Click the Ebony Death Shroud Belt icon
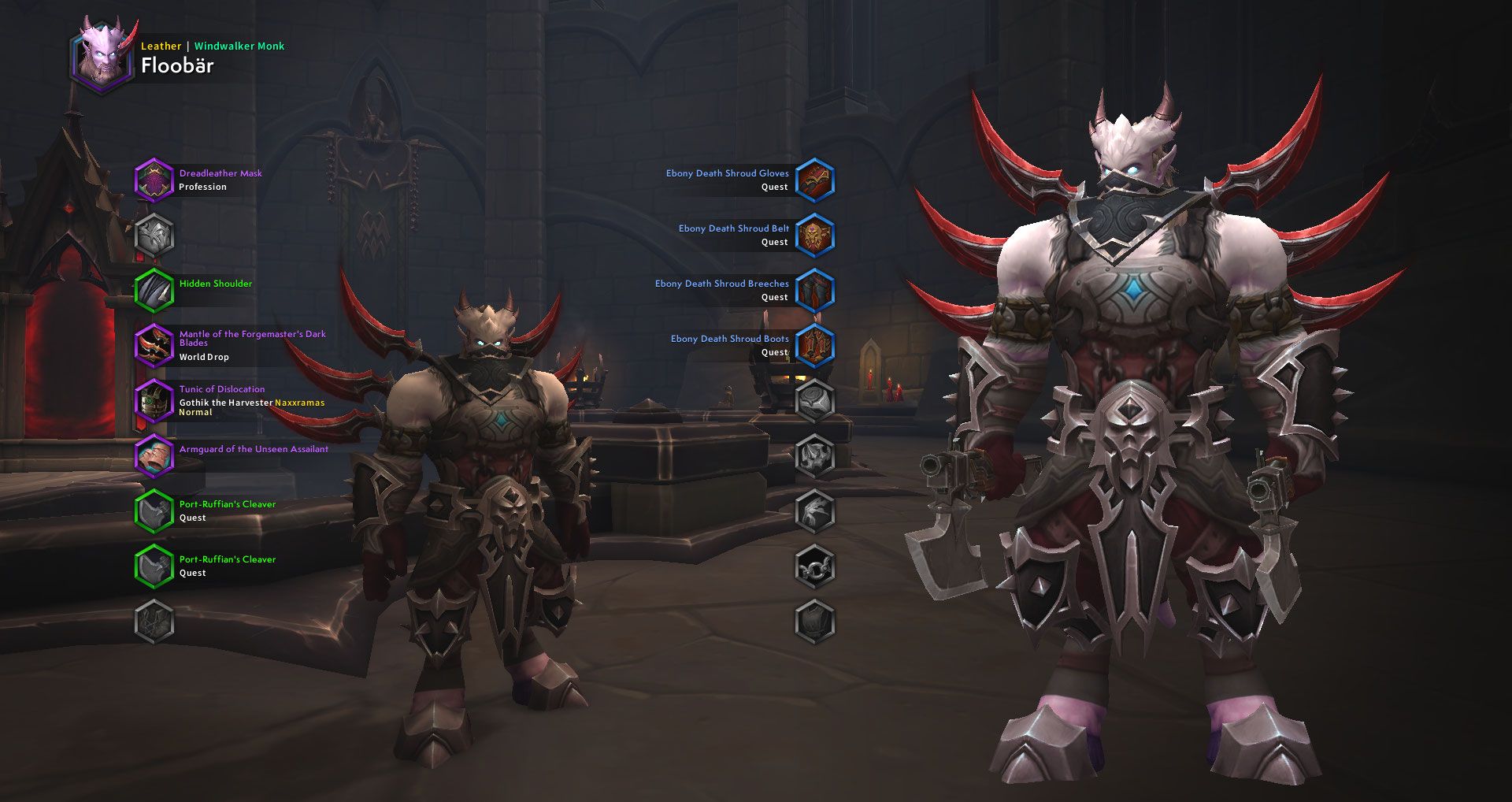 click(x=815, y=235)
